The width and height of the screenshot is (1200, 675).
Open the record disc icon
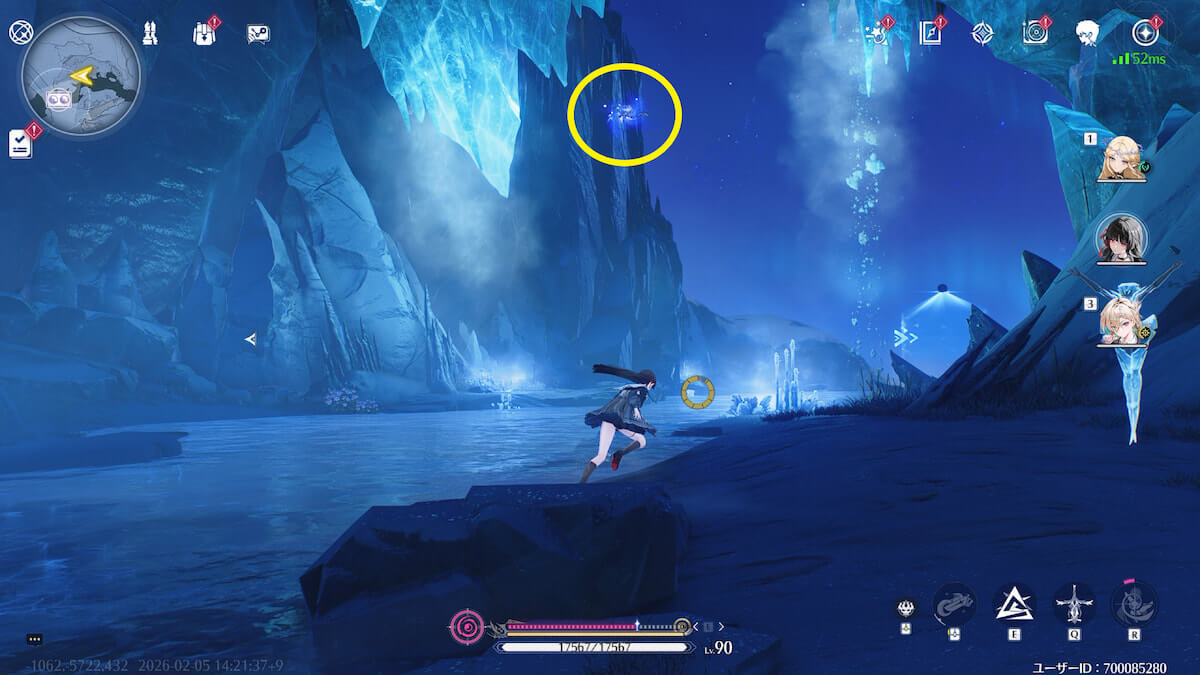click(x=1035, y=33)
